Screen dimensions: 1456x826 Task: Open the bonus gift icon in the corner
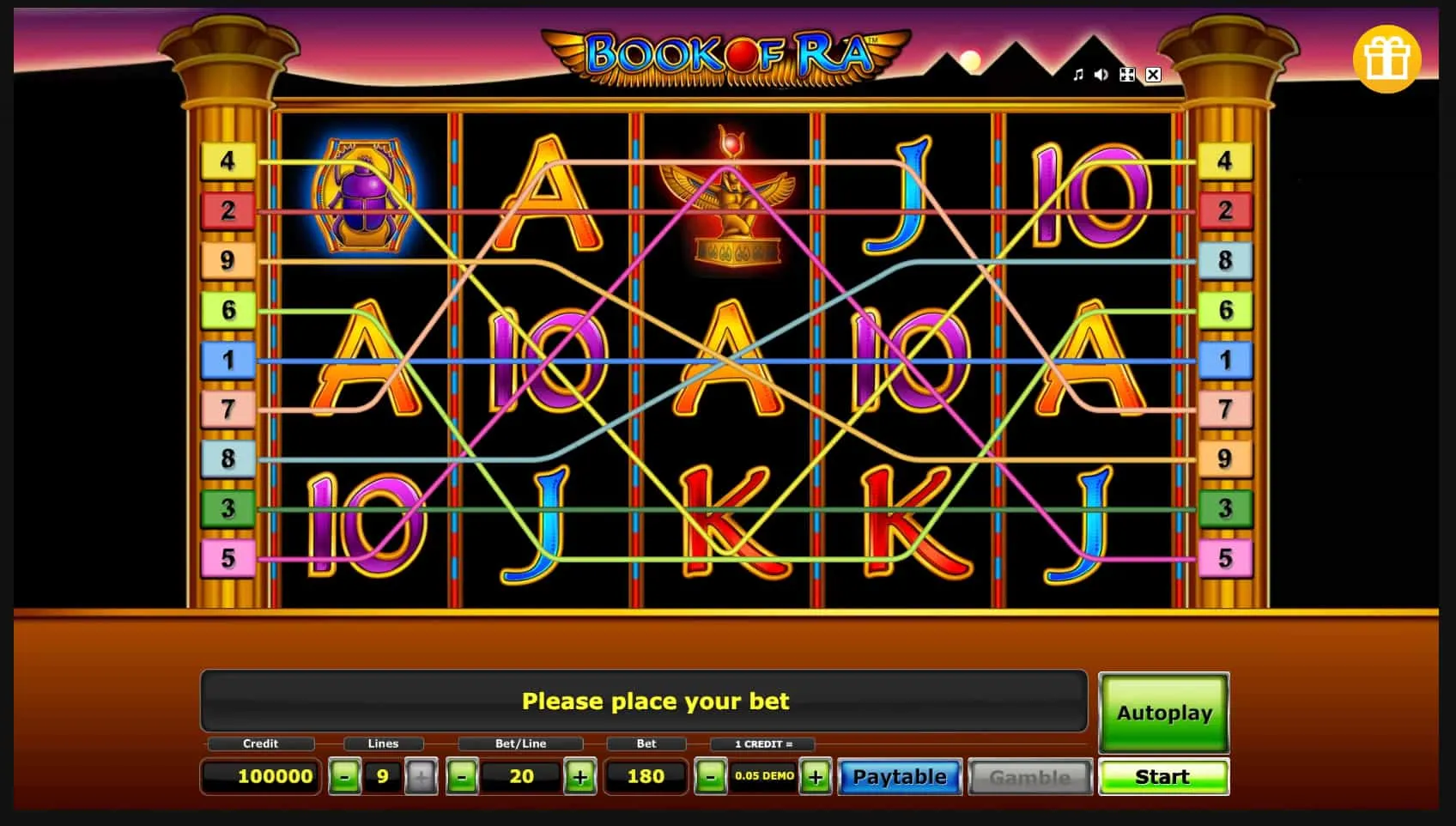(x=1387, y=58)
